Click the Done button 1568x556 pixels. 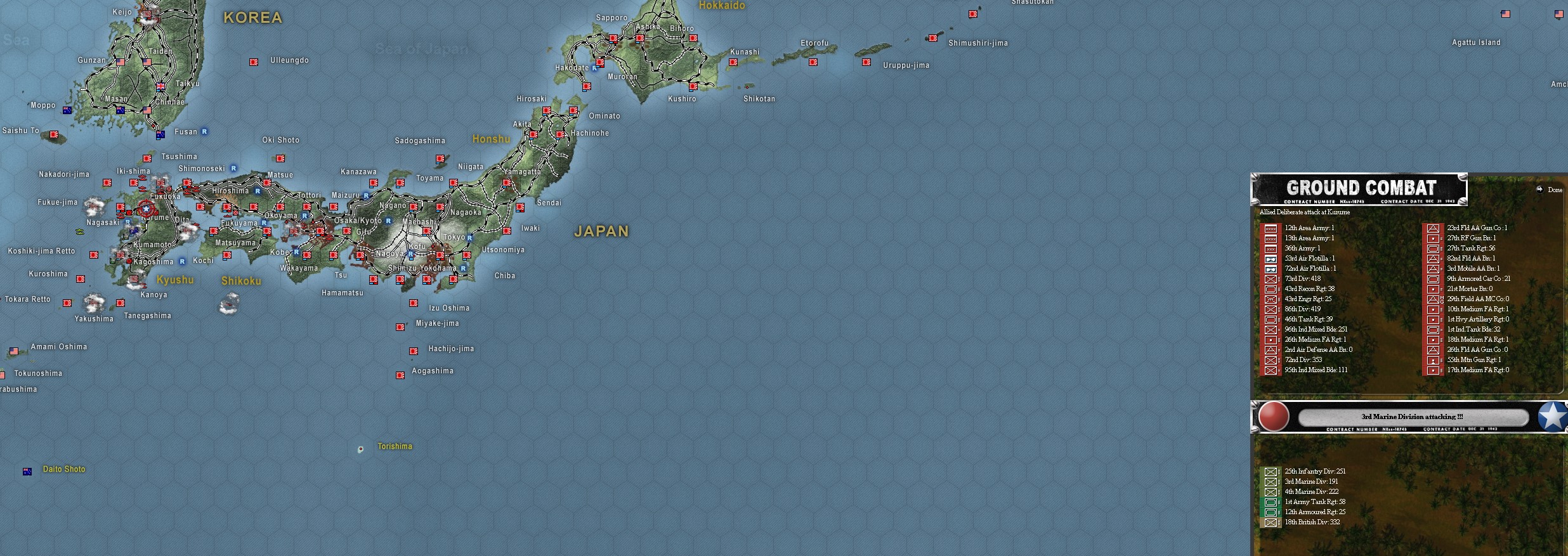click(x=1554, y=189)
